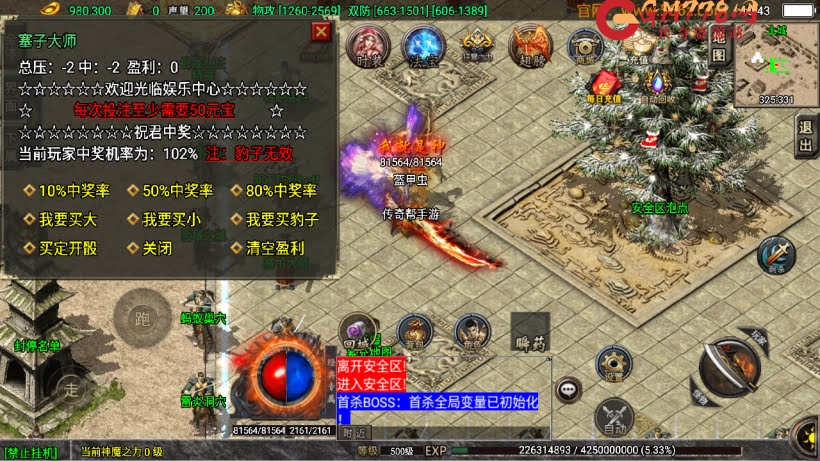Open the 商城 shop icon
The width and height of the screenshot is (820, 461).
coord(583,47)
